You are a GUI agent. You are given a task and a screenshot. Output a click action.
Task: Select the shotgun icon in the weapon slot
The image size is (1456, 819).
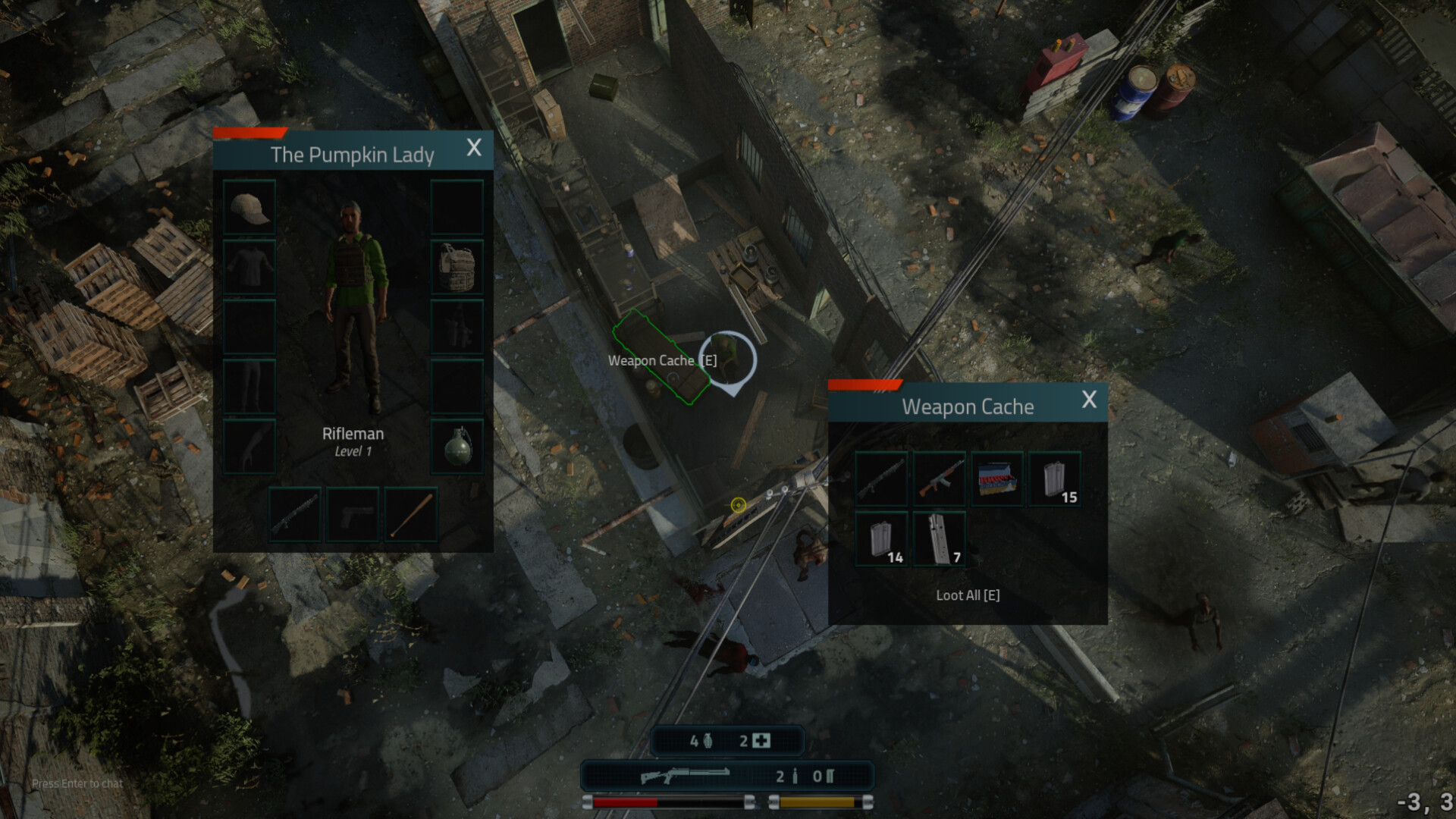click(x=295, y=514)
